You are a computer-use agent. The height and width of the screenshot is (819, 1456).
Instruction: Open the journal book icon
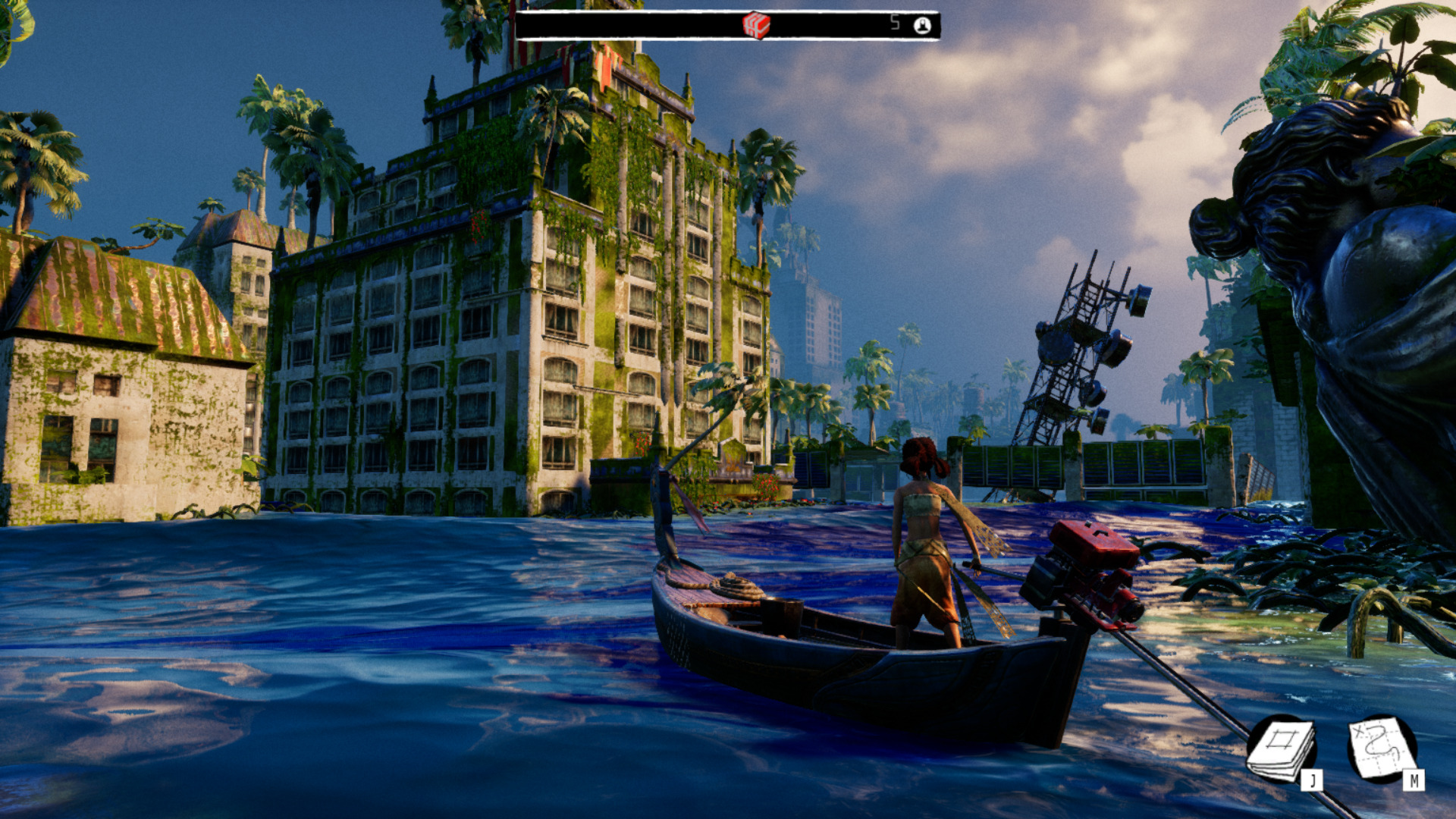coord(1282,748)
